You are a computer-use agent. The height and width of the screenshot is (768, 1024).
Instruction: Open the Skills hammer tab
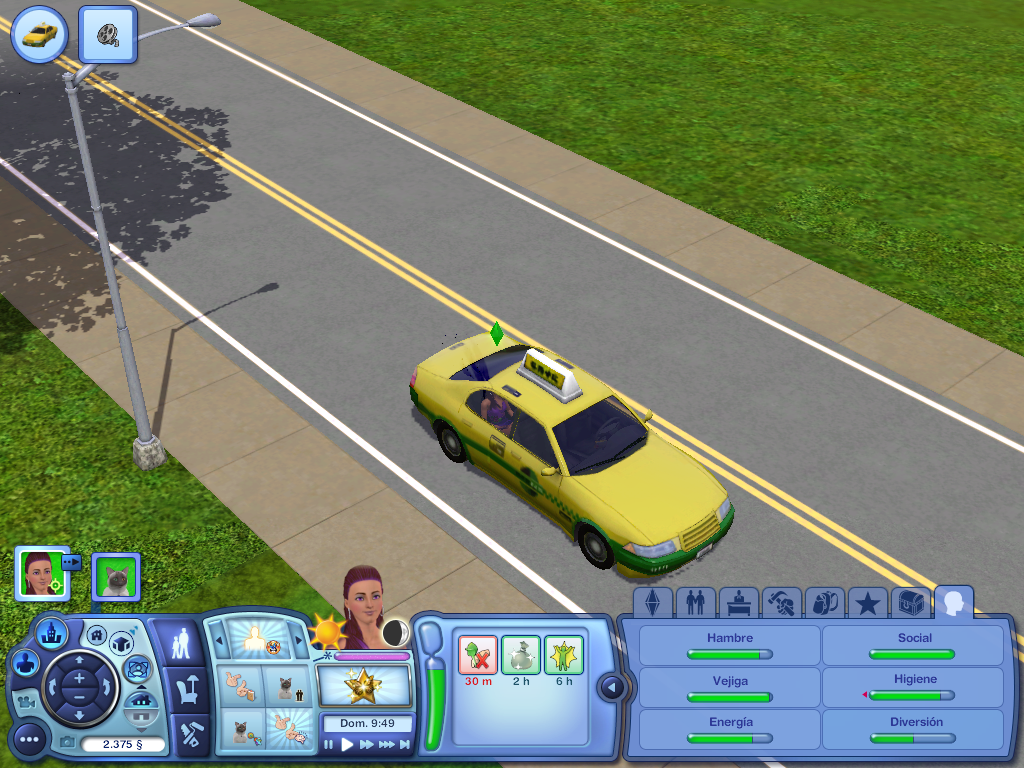(x=781, y=603)
